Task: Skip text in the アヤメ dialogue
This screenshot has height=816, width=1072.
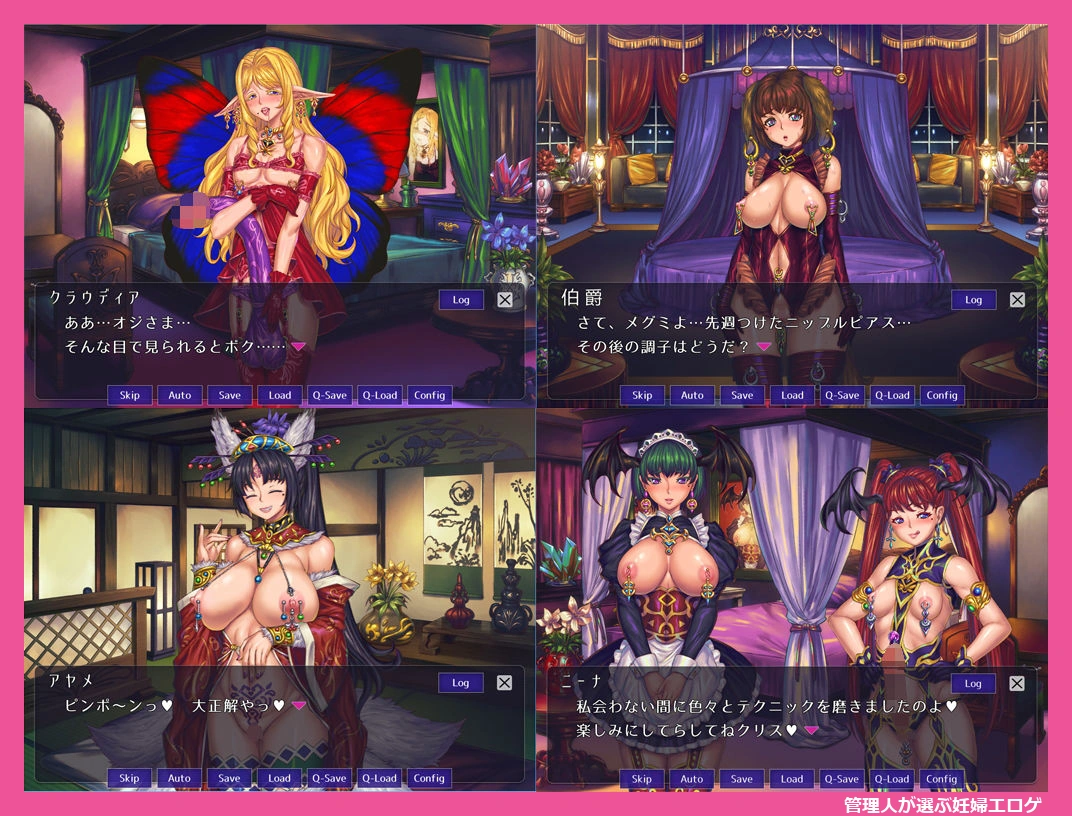Action: coord(130,778)
